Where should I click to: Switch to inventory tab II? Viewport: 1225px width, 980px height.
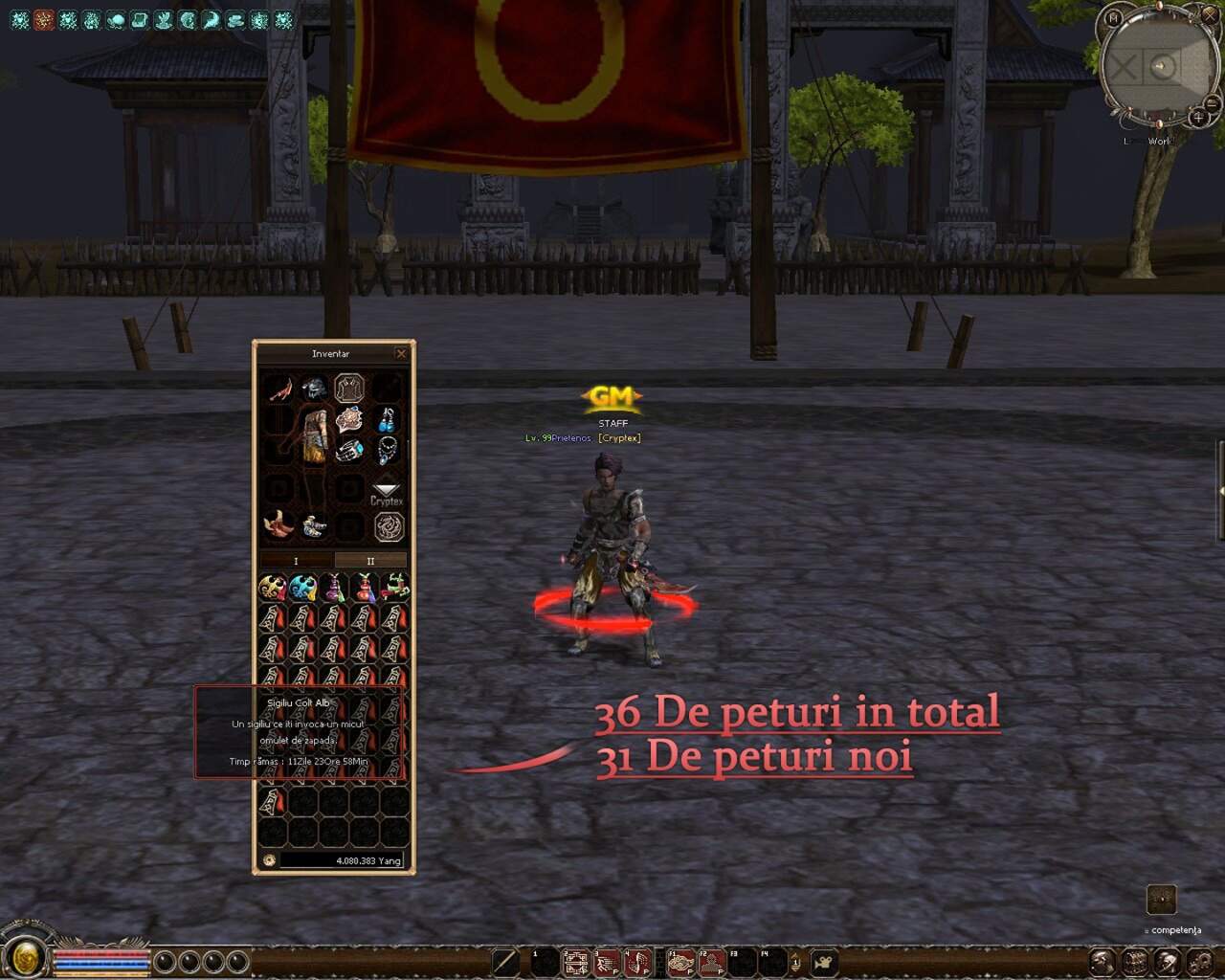pyautogui.click(x=371, y=560)
